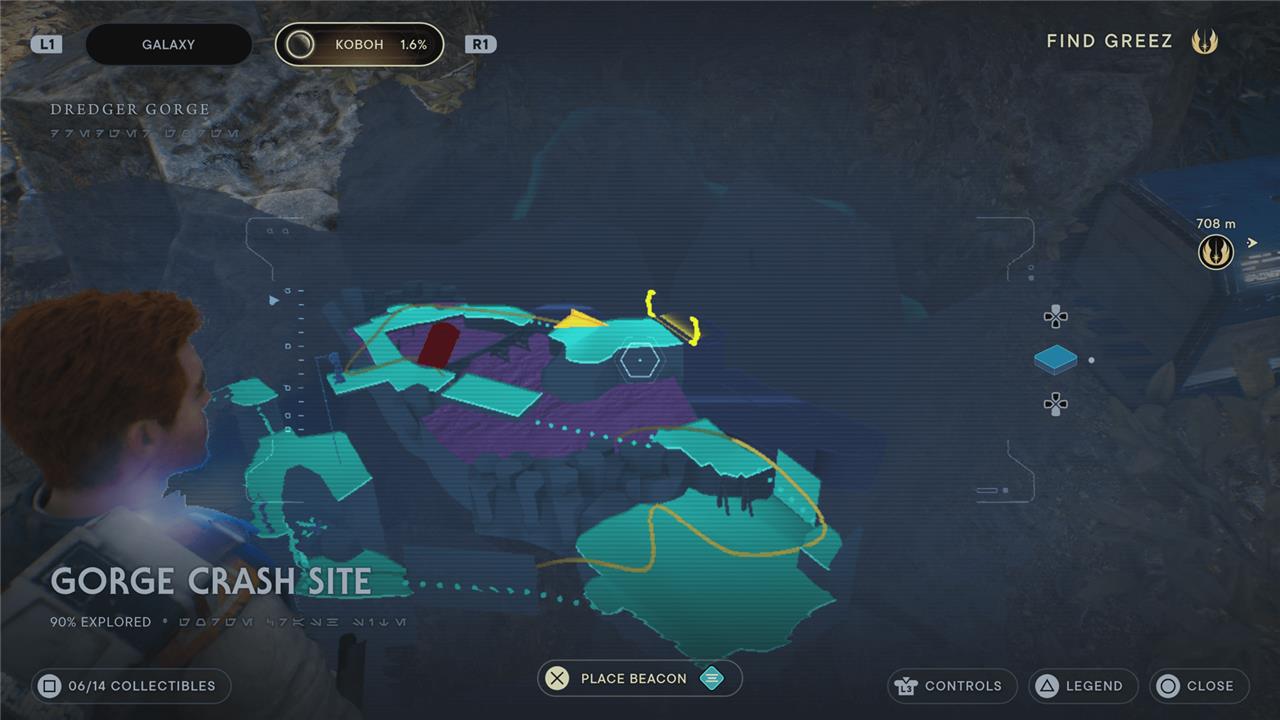Viewport: 1280px width, 720px height.
Task: Click the hexagonal map cursor reticle
Action: click(x=638, y=360)
